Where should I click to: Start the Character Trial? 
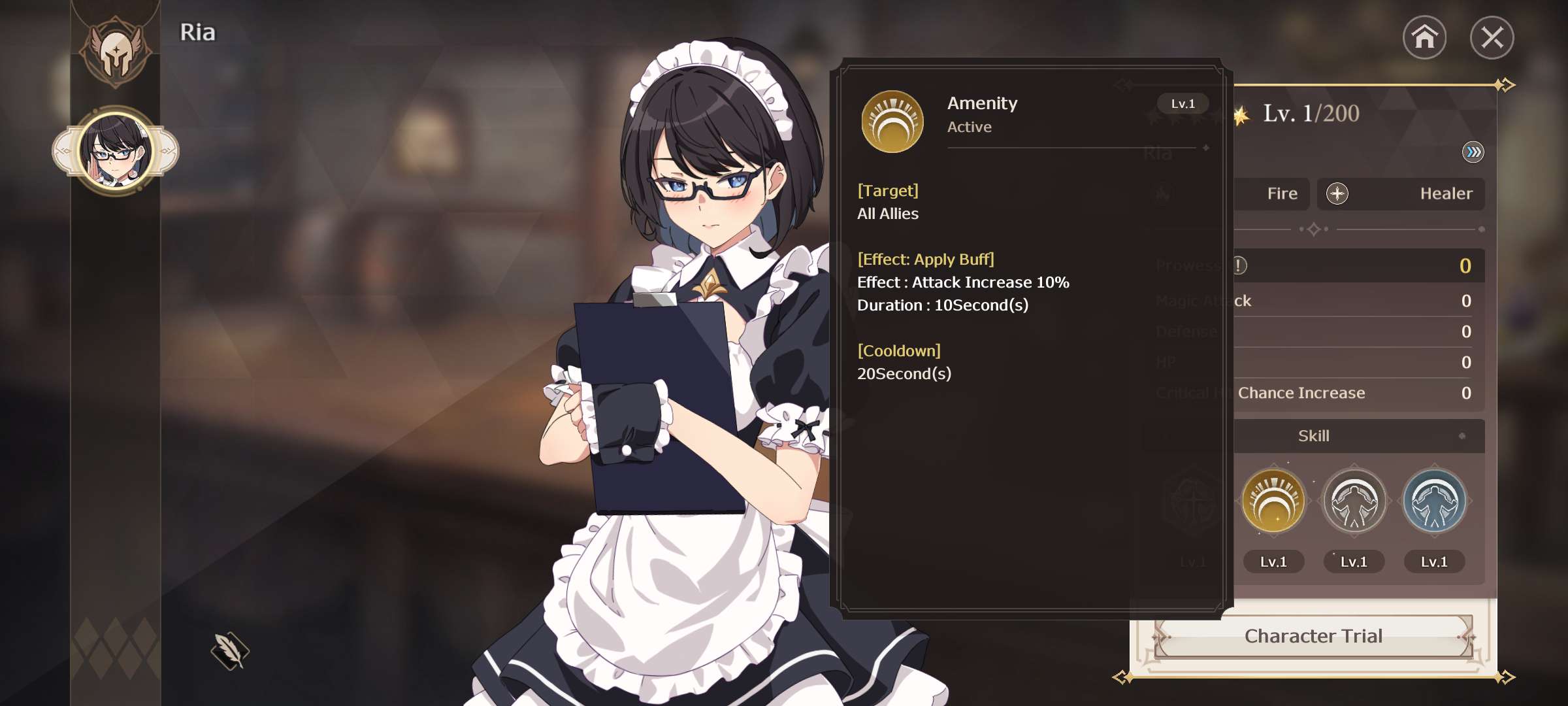pos(1313,636)
